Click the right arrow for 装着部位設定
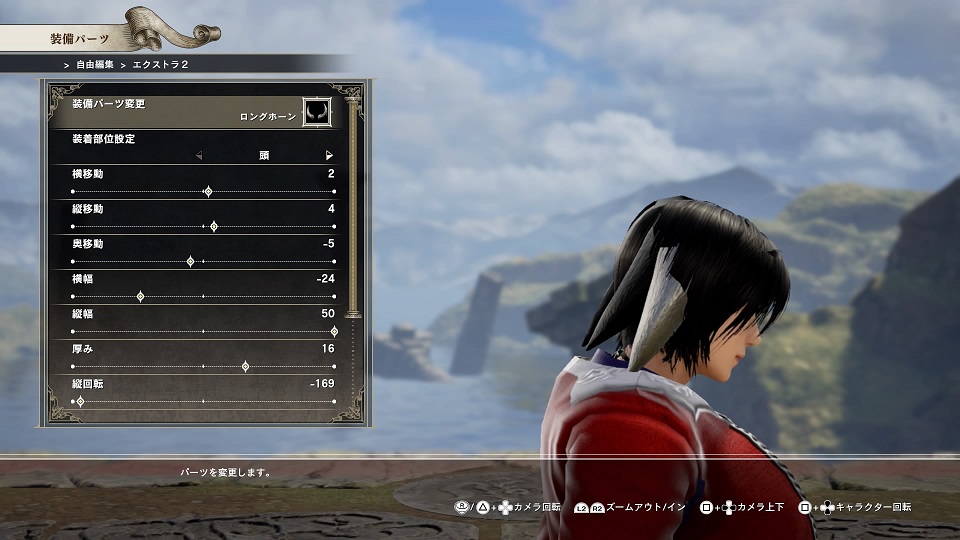Image resolution: width=960 pixels, height=540 pixels. tap(329, 155)
